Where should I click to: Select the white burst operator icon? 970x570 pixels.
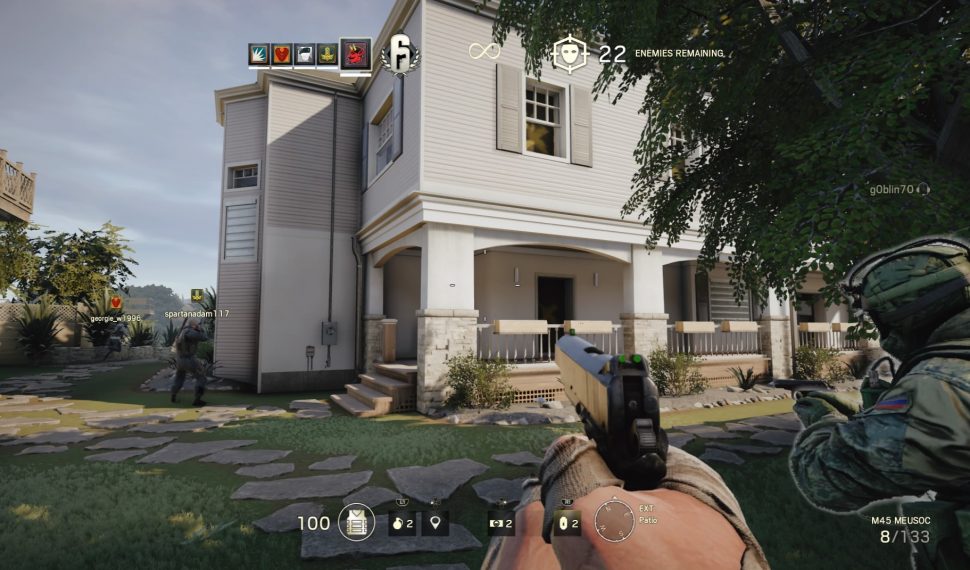click(260, 55)
